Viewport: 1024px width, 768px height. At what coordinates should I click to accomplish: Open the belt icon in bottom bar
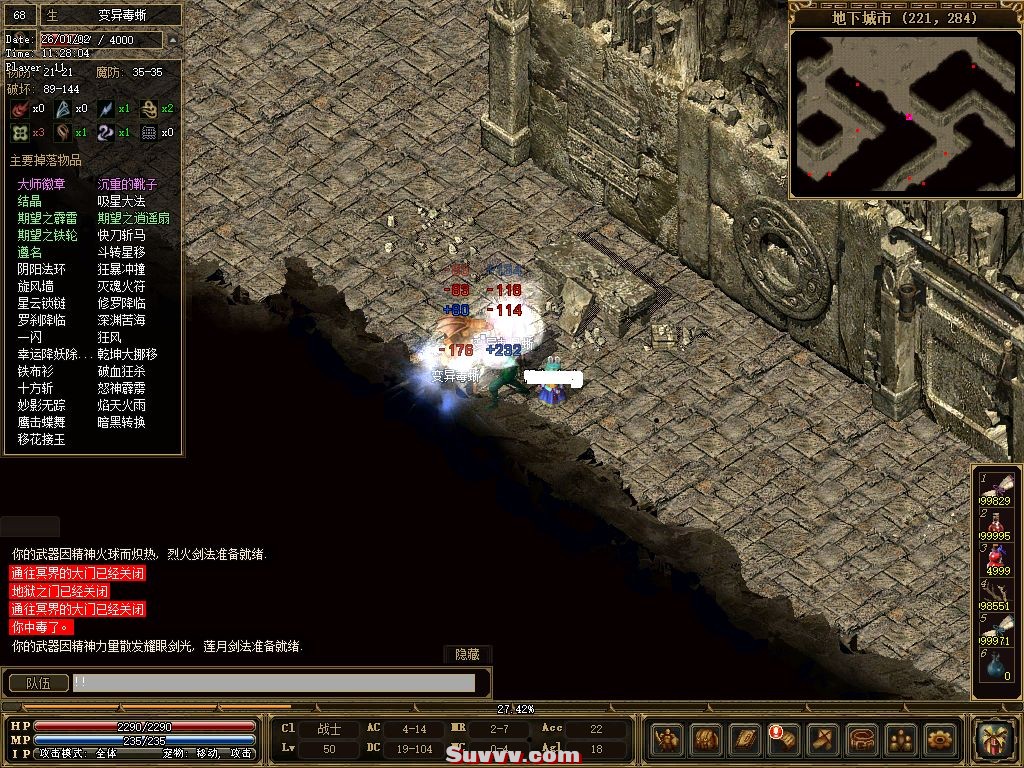click(862, 740)
